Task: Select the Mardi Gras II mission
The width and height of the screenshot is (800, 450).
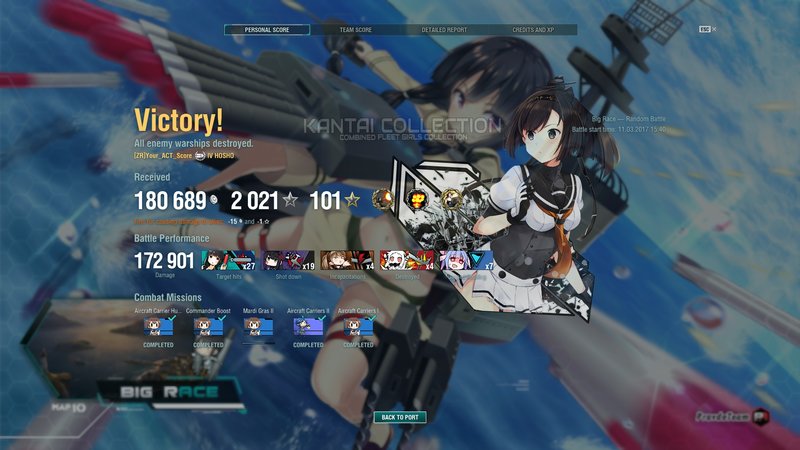Action: point(258,327)
